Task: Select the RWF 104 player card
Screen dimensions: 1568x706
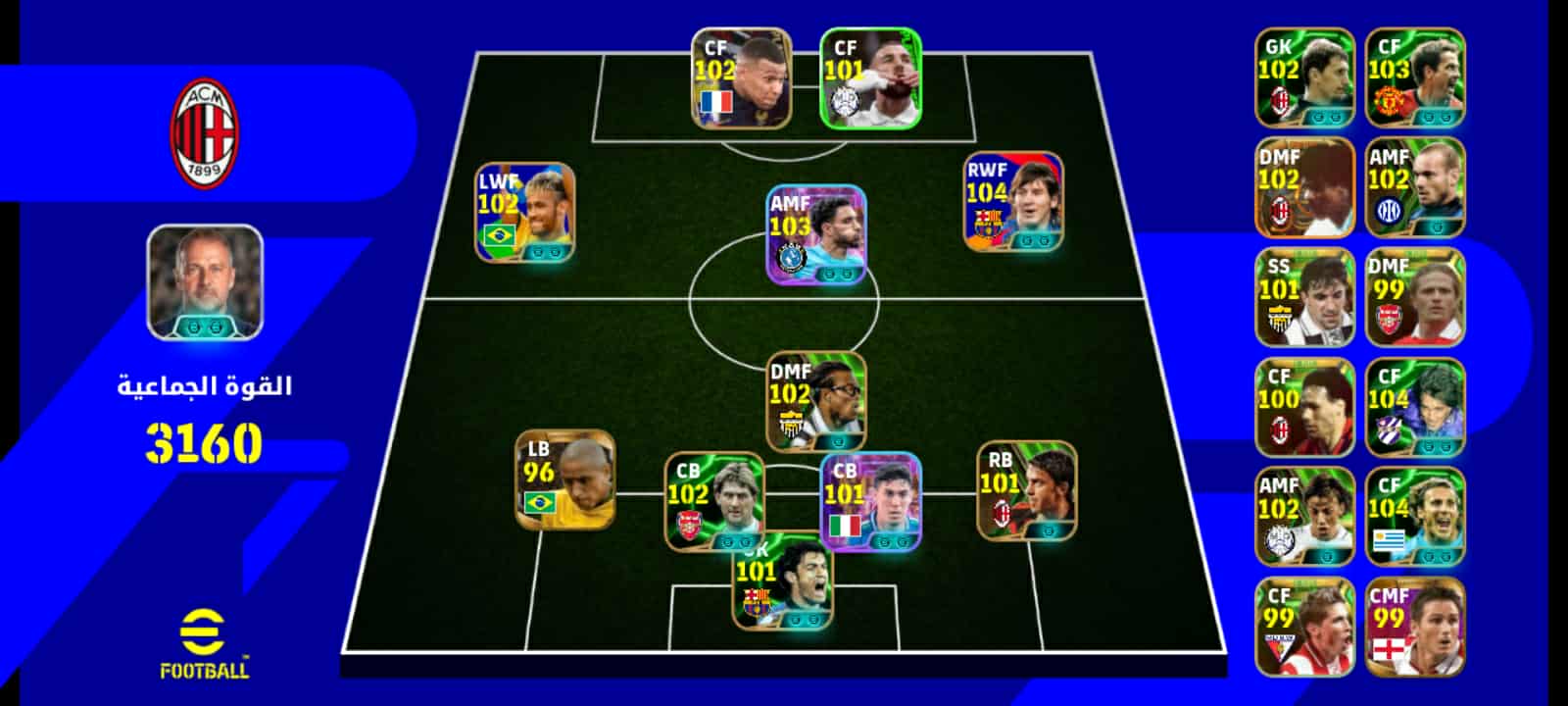Action: pos(1013,202)
